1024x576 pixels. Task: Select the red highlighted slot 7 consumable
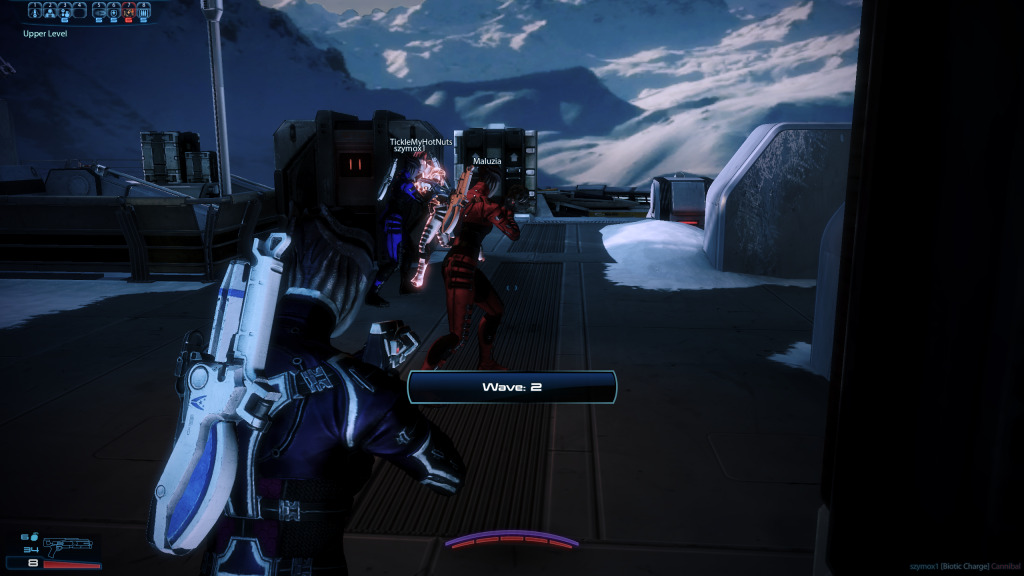click(127, 13)
